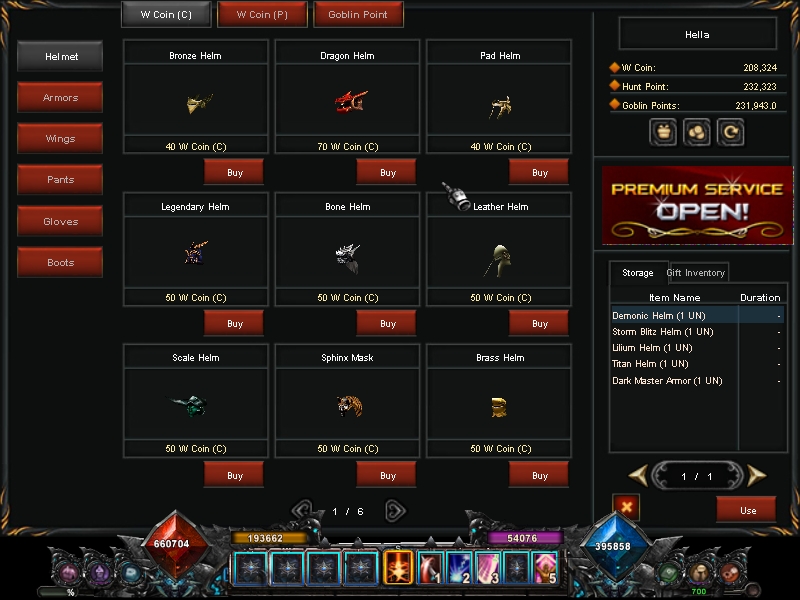Go to the next shop page
Screen dimensions: 800x600
coord(395,511)
